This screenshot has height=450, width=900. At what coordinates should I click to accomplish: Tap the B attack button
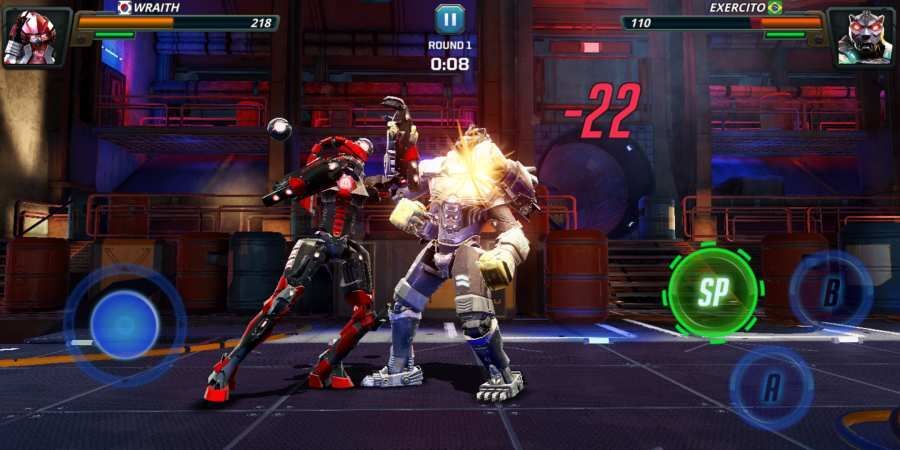(x=831, y=291)
